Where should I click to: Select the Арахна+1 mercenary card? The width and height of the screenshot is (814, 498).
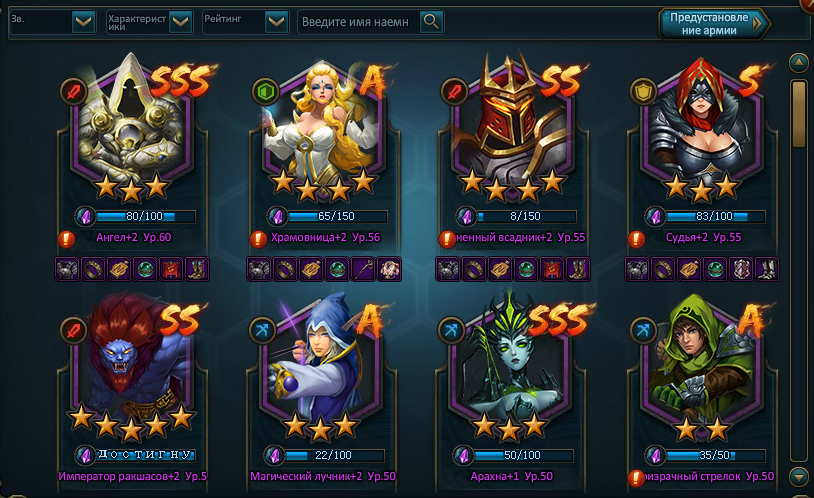[508, 370]
